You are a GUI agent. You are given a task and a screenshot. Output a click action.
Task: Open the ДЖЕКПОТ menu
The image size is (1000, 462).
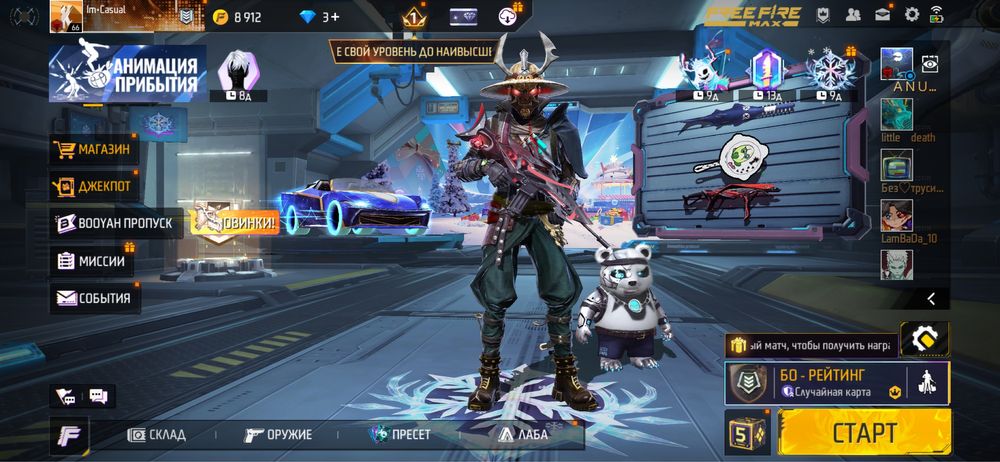point(94,186)
